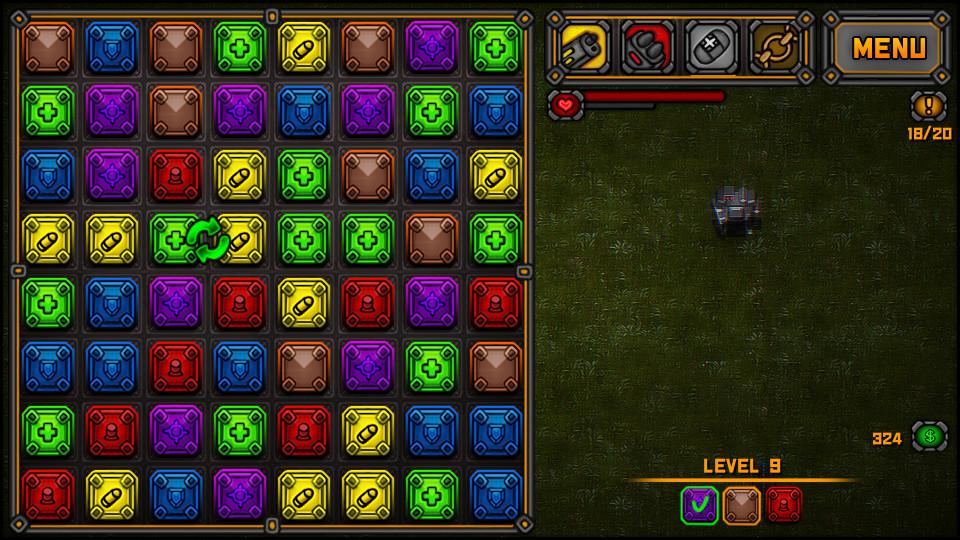Select the yellow minigun weapon icon
Viewport: 960px width, 540px height.
(x=584, y=47)
